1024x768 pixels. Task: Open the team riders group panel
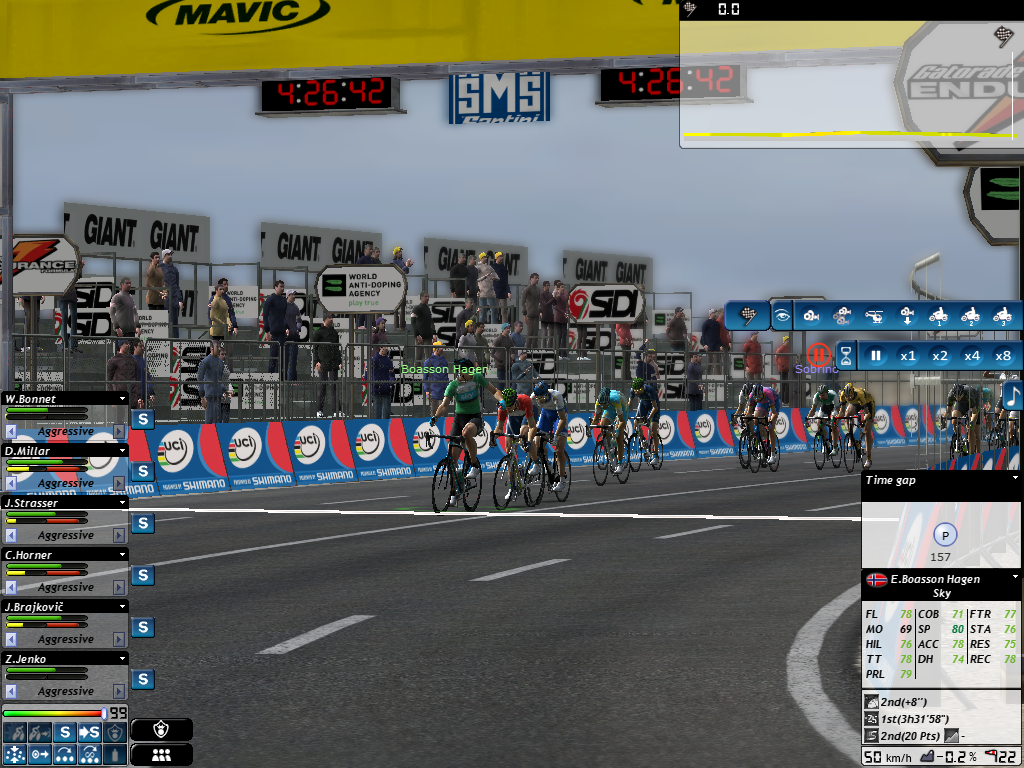point(161,755)
